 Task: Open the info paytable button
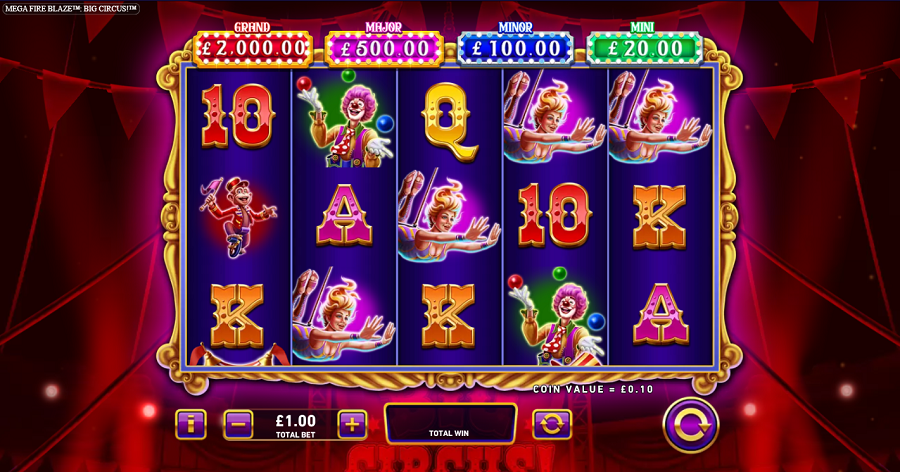pyautogui.click(x=190, y=424)
